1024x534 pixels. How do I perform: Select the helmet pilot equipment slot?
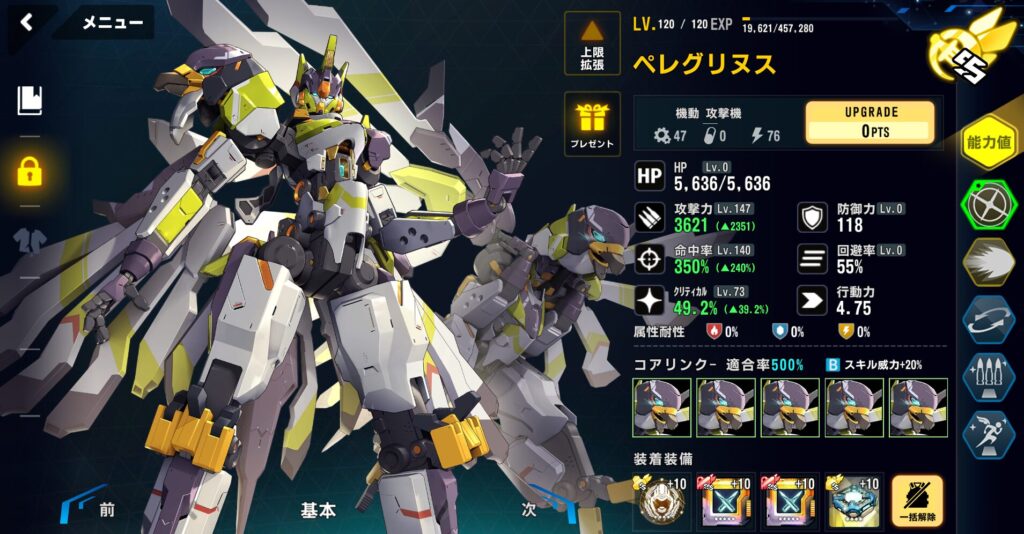661,502
